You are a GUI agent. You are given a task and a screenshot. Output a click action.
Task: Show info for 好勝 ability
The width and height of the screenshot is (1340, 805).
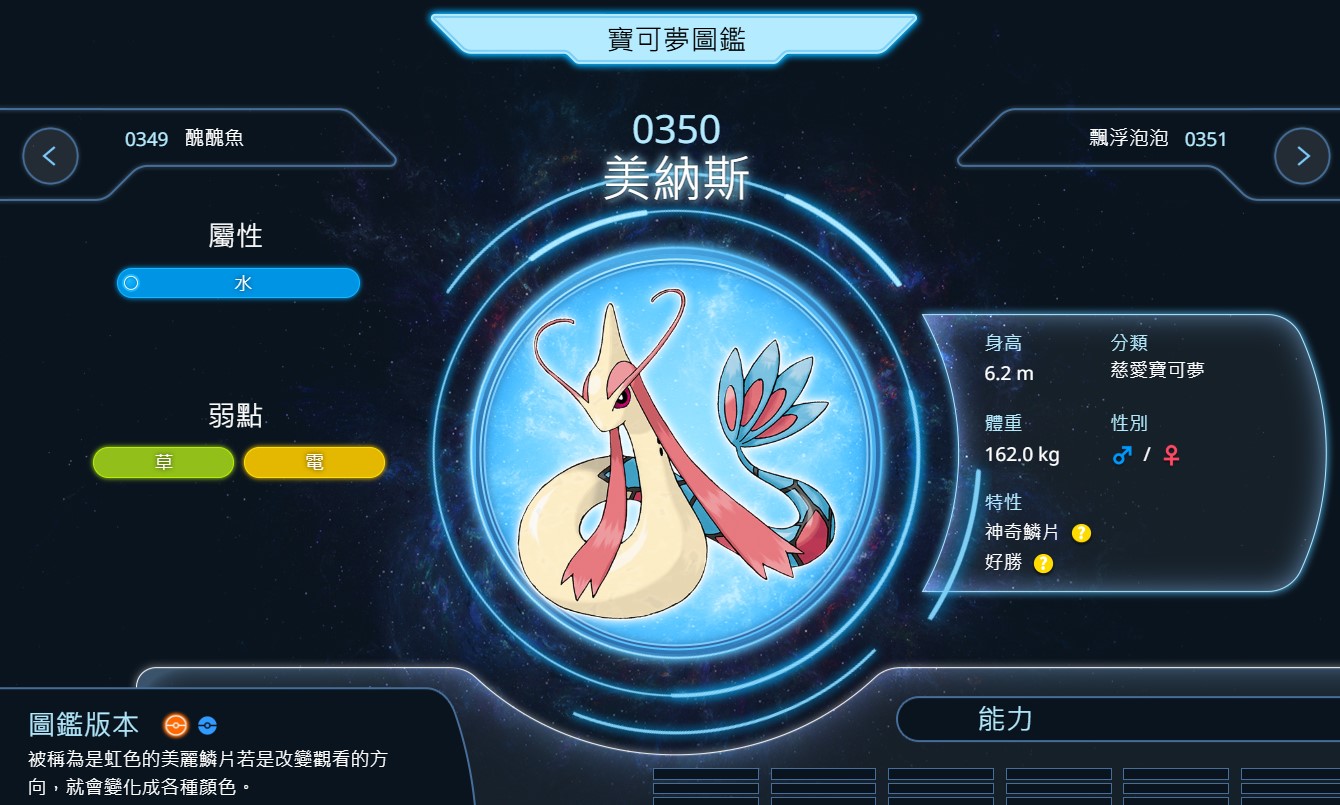click(1043, 563)
